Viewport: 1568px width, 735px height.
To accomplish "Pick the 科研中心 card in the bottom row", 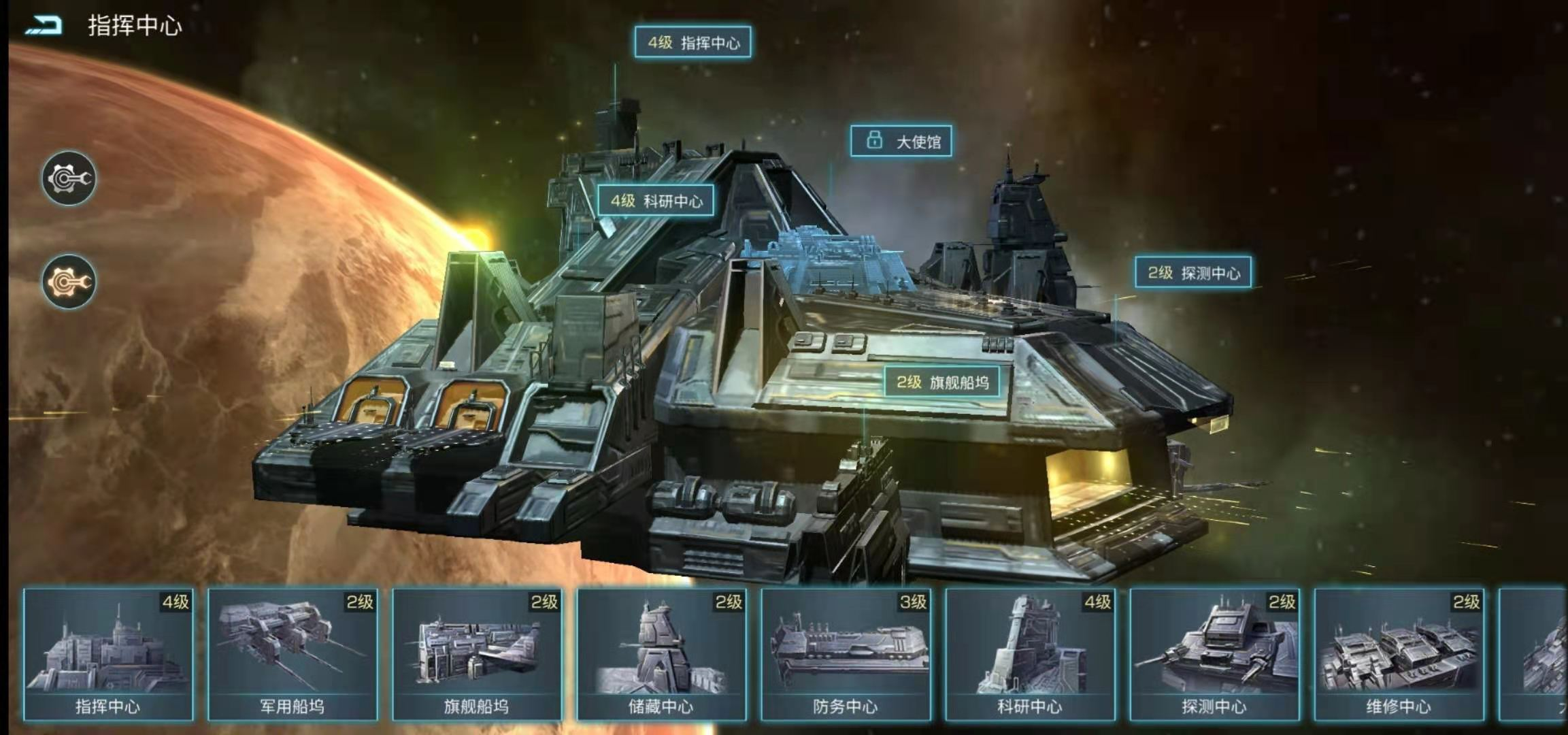I will [1030, 654].
